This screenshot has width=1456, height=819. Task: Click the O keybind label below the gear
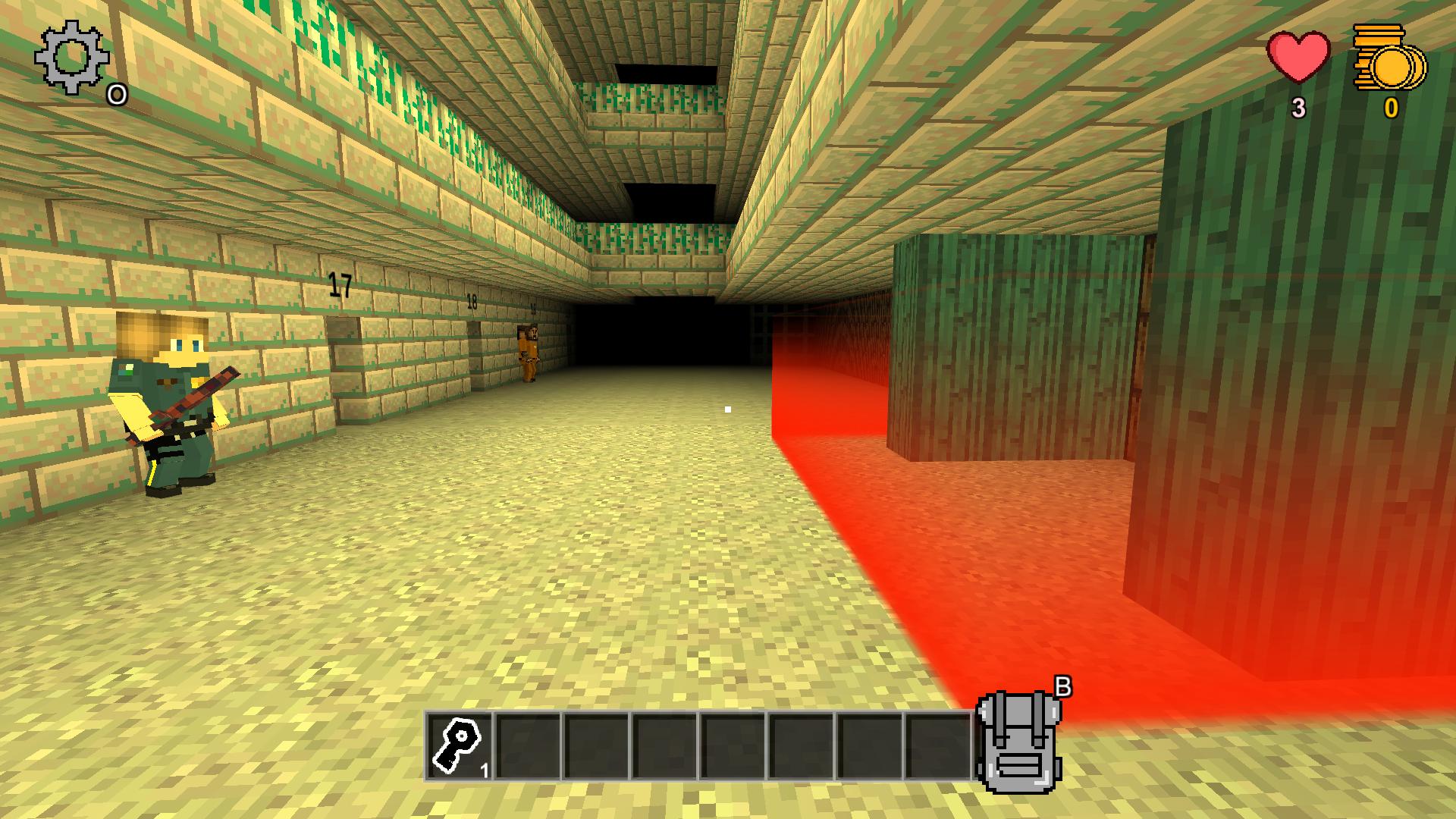coord(115,96)
